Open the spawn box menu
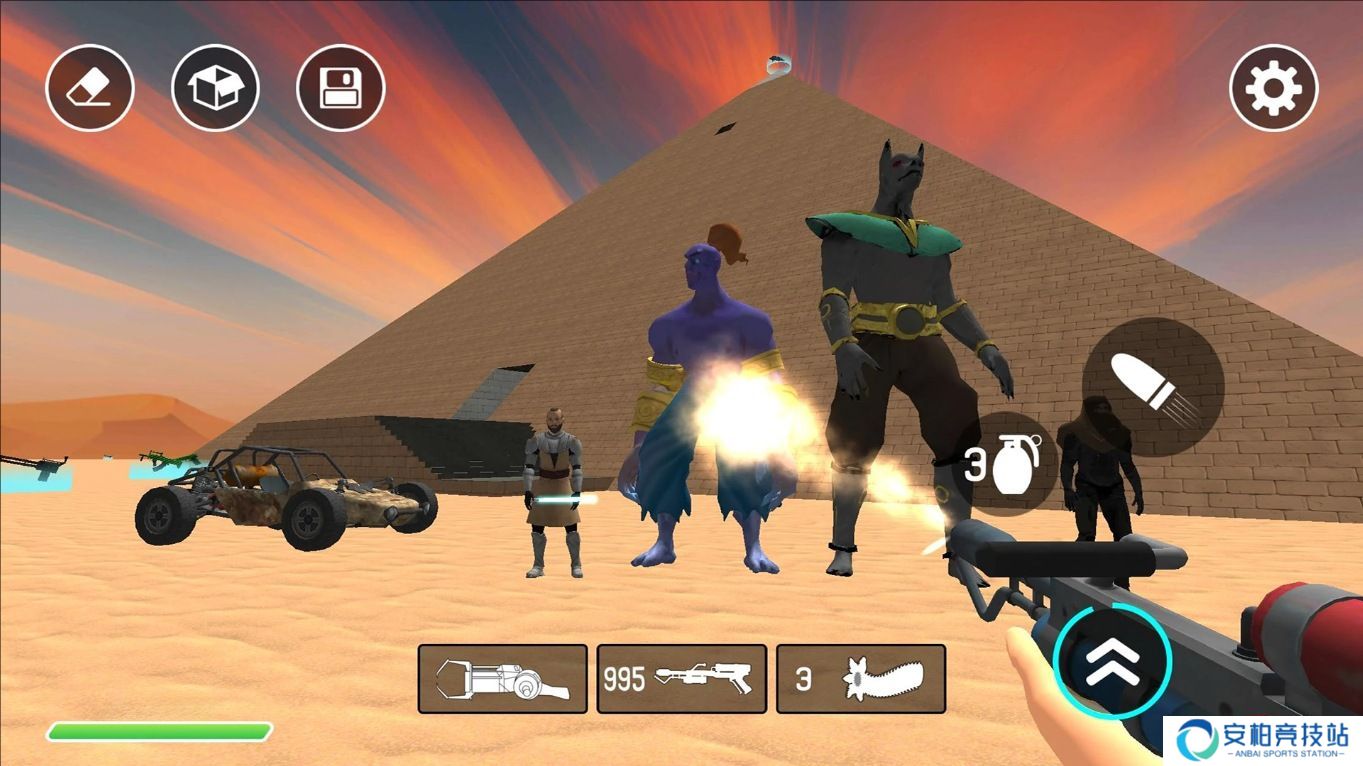Image resolution: width=1363 pixels, height=766 pixels. tap(215, 87)
